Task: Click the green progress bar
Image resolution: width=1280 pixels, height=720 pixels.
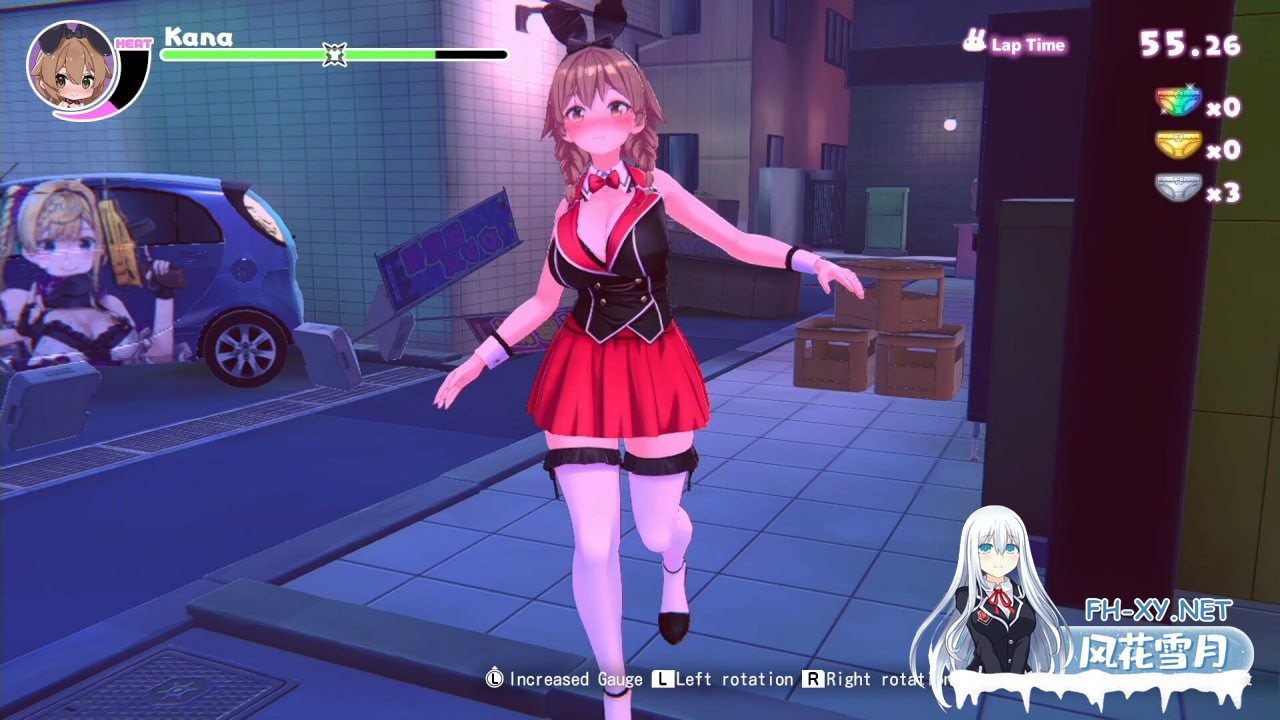Action: (x=300, y=53)
